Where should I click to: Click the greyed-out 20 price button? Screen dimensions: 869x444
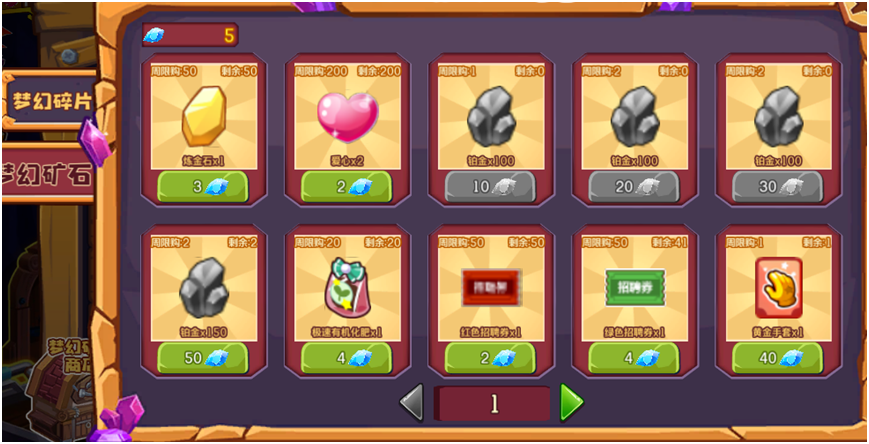click(x=634, y=186)
